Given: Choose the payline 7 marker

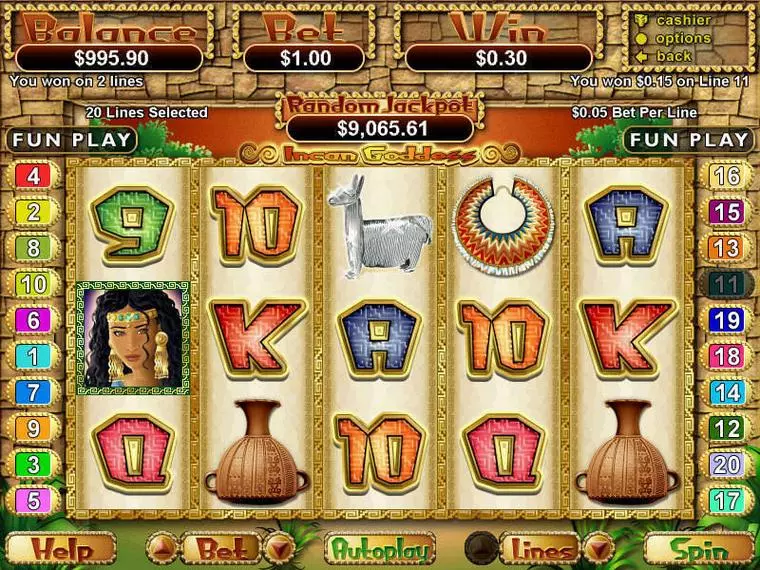Looking at the screenshot, I should 33,392.
